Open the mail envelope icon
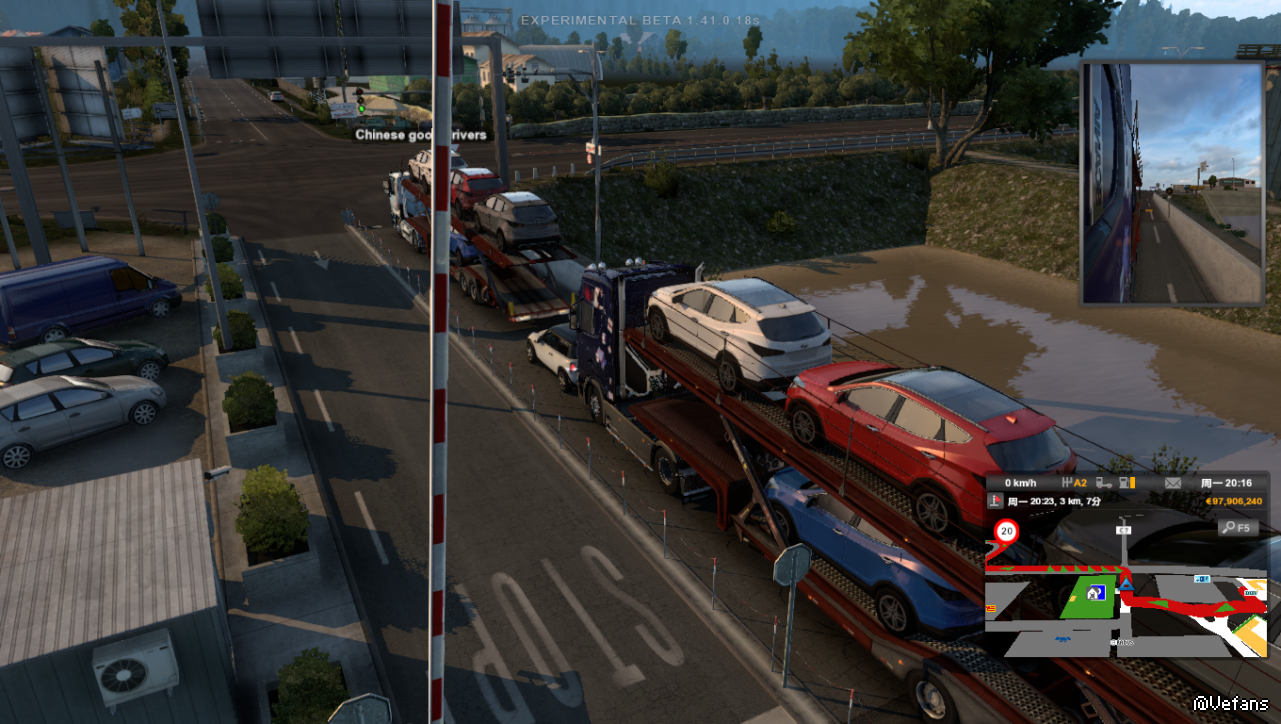Viewport: 1281px width, 724px height. [x=1173, y=483]
